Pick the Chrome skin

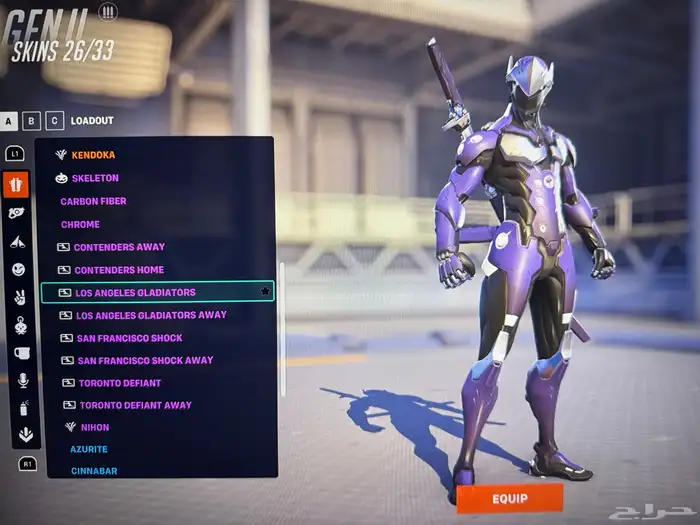(80, 224)
